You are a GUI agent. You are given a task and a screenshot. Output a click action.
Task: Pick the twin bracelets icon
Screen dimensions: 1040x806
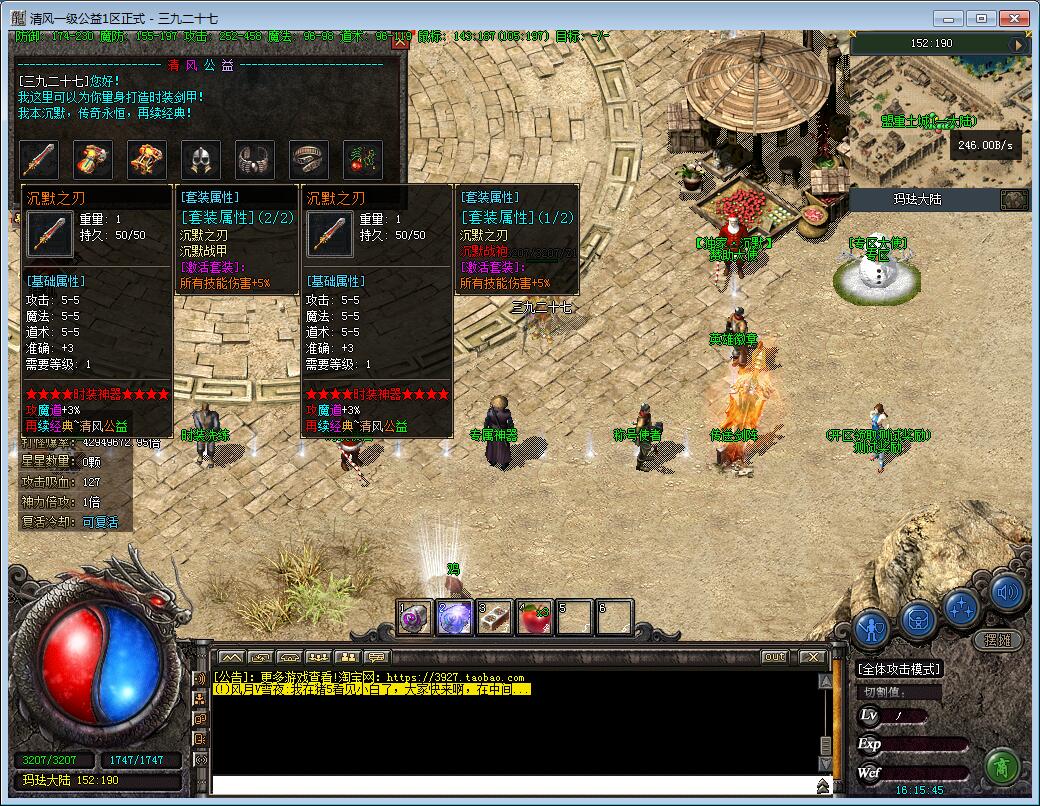pos(255,159)
